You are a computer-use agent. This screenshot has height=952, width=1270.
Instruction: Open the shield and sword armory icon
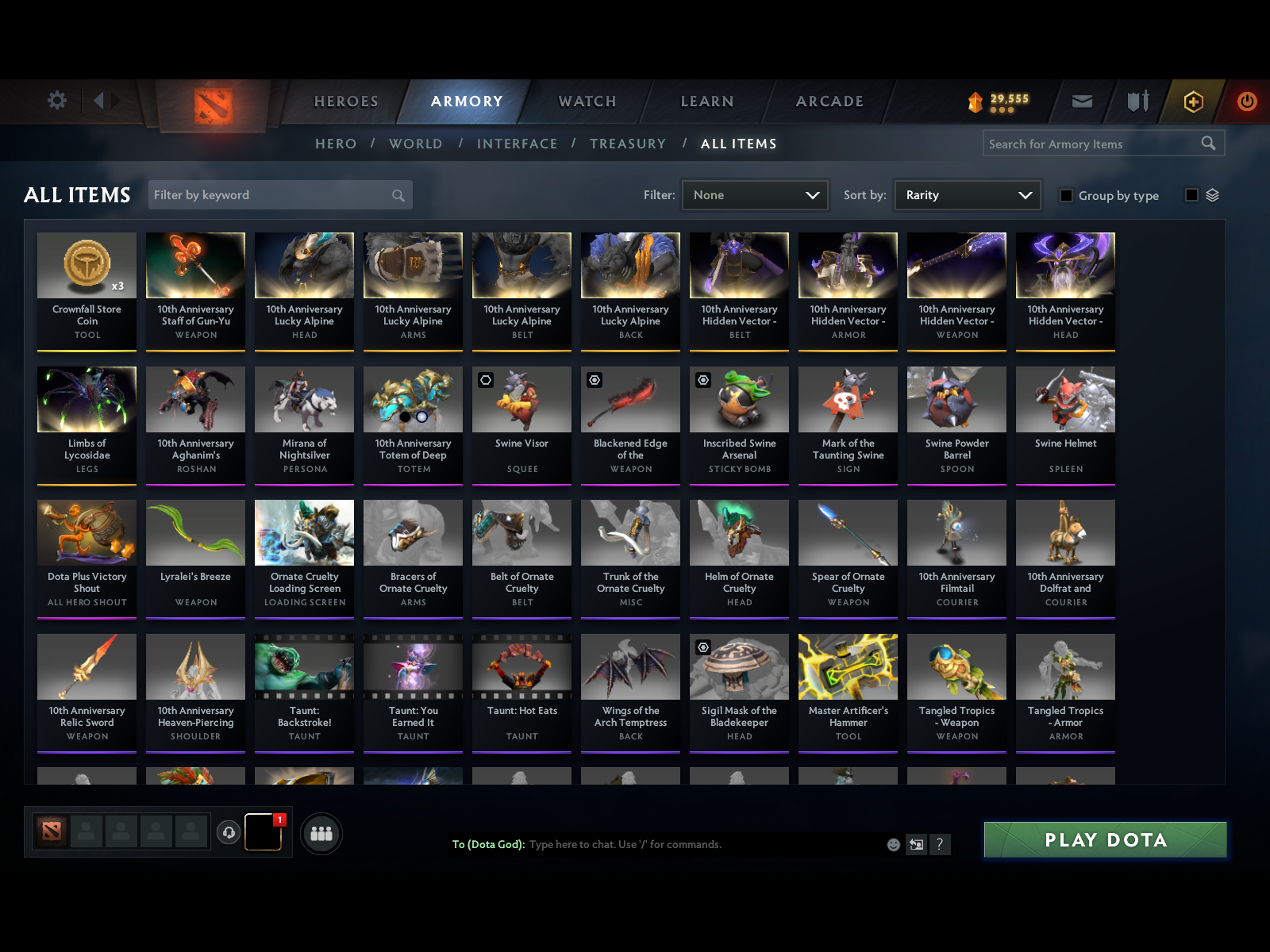tap(1137, 102)
